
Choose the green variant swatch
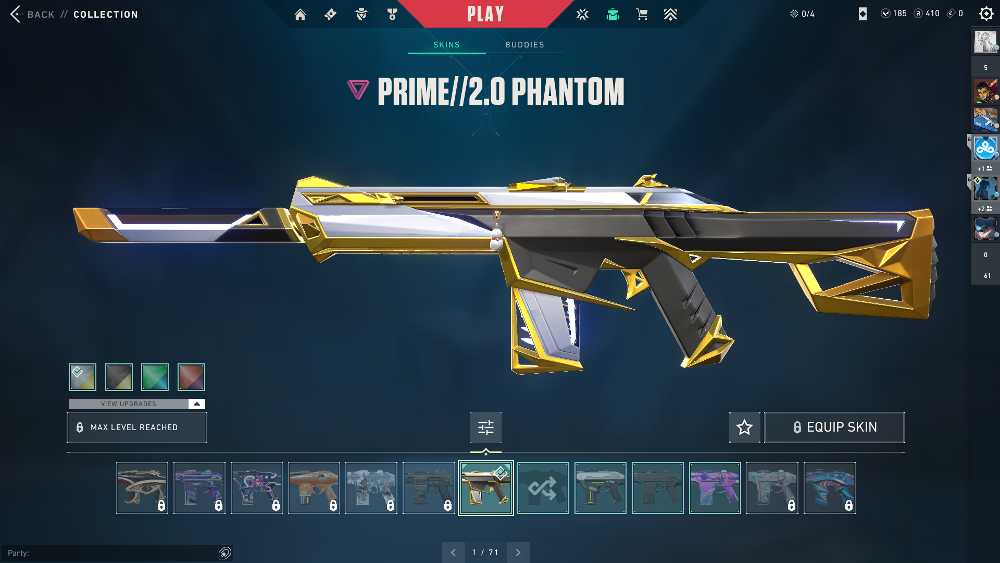pyautogui.click(x=155, y=376)
